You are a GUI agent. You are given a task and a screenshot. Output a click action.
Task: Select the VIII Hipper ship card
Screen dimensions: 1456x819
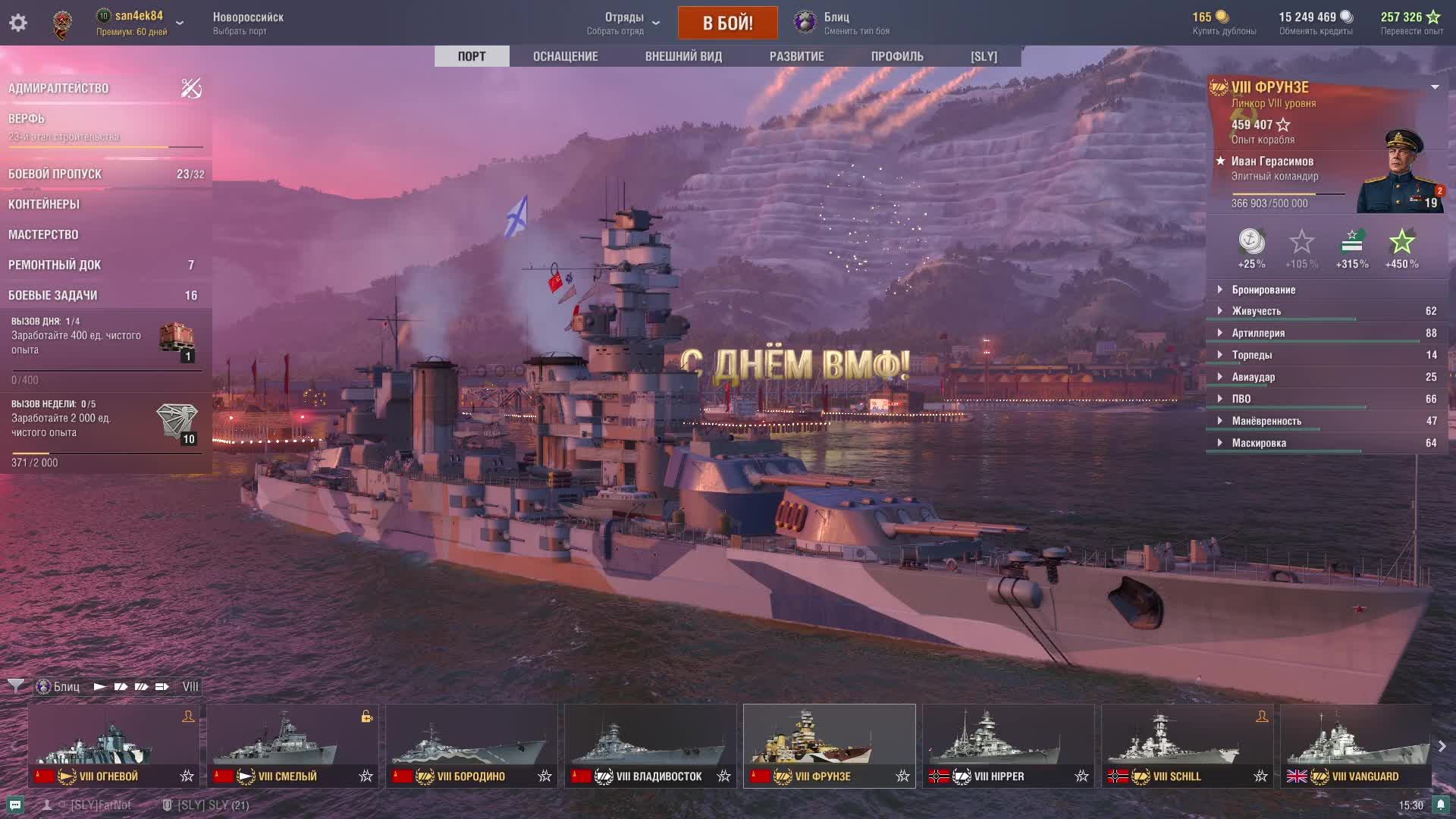coord(1008,745)
